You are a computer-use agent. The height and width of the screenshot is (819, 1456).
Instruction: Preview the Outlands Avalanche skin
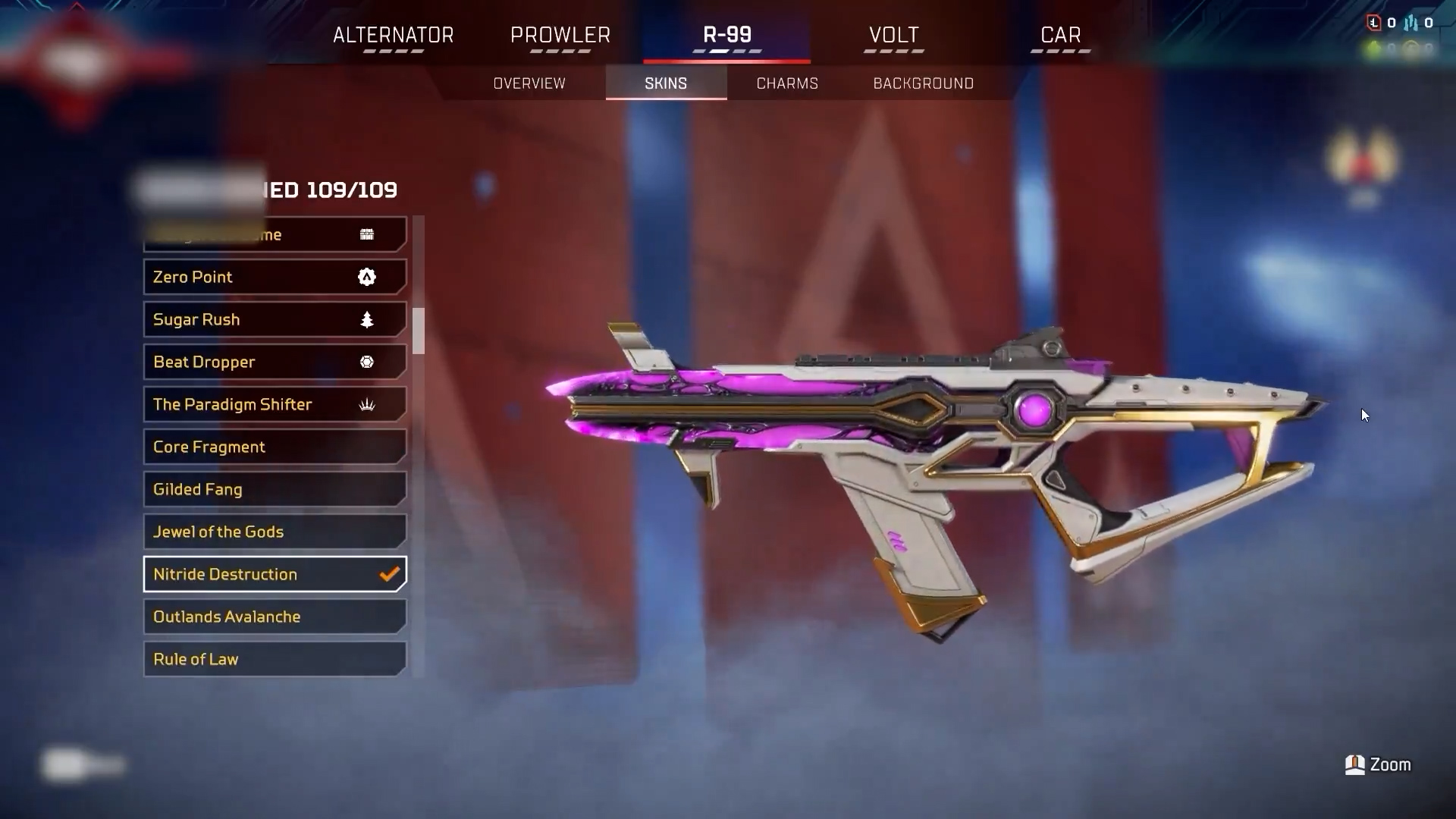[x=275, y=617]
